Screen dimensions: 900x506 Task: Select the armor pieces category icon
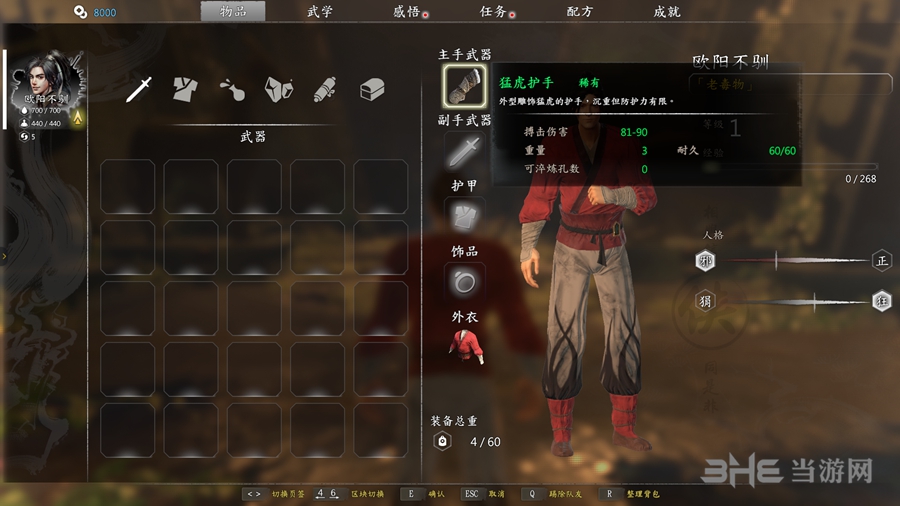[278, 90]
